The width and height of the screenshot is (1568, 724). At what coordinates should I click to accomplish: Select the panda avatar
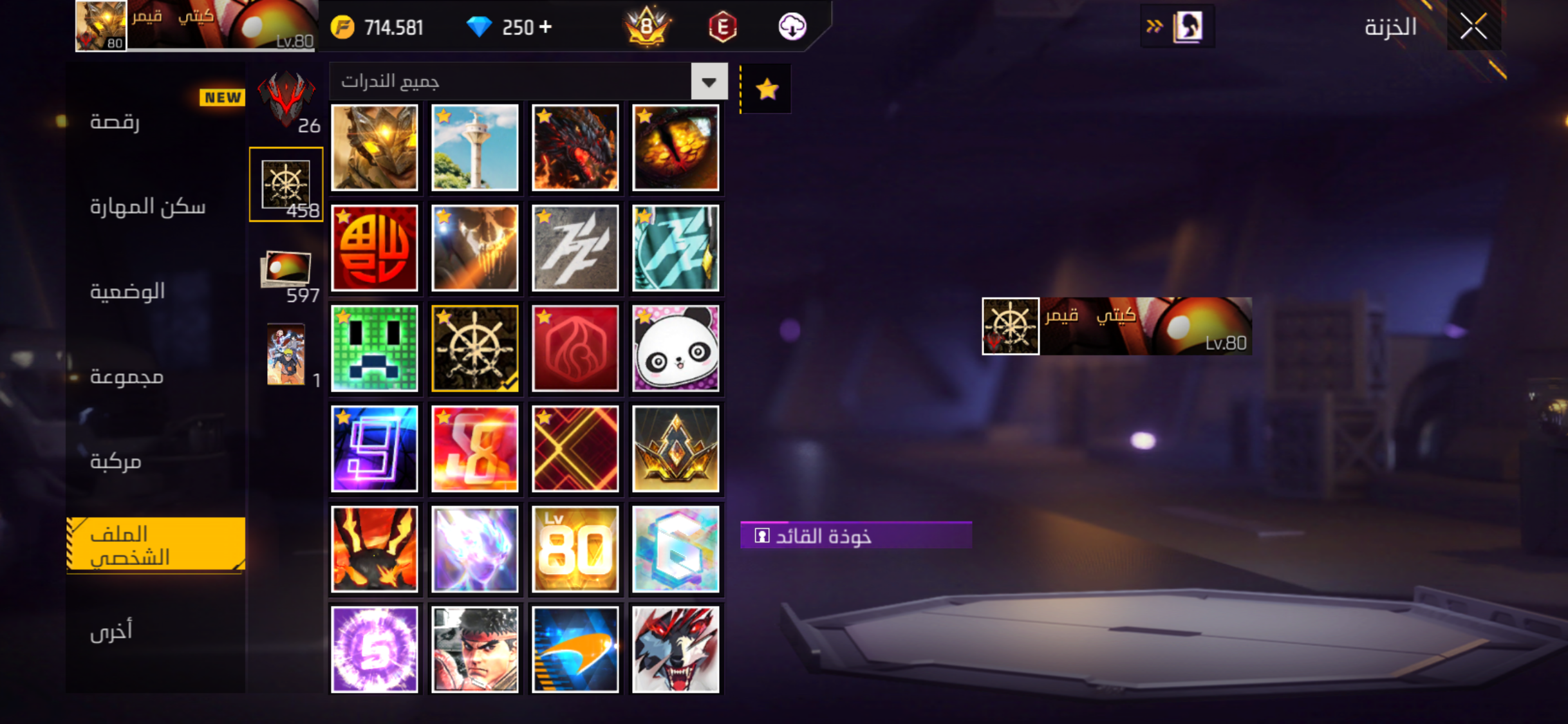675,348
